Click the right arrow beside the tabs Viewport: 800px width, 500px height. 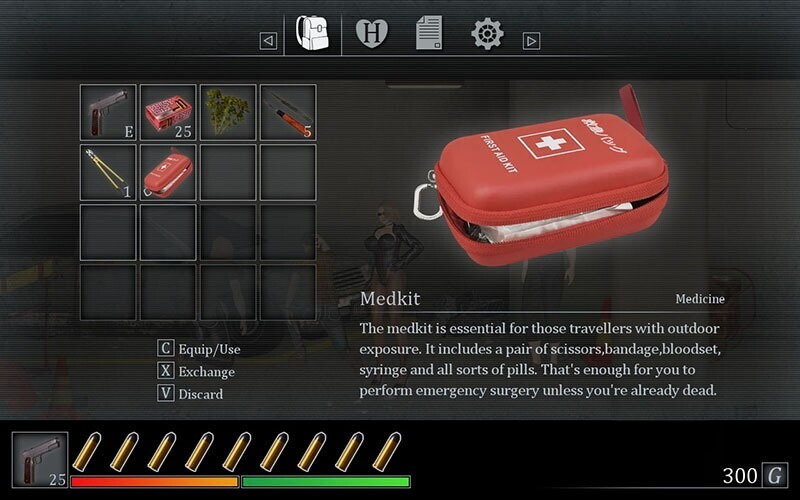click(532, 41)
